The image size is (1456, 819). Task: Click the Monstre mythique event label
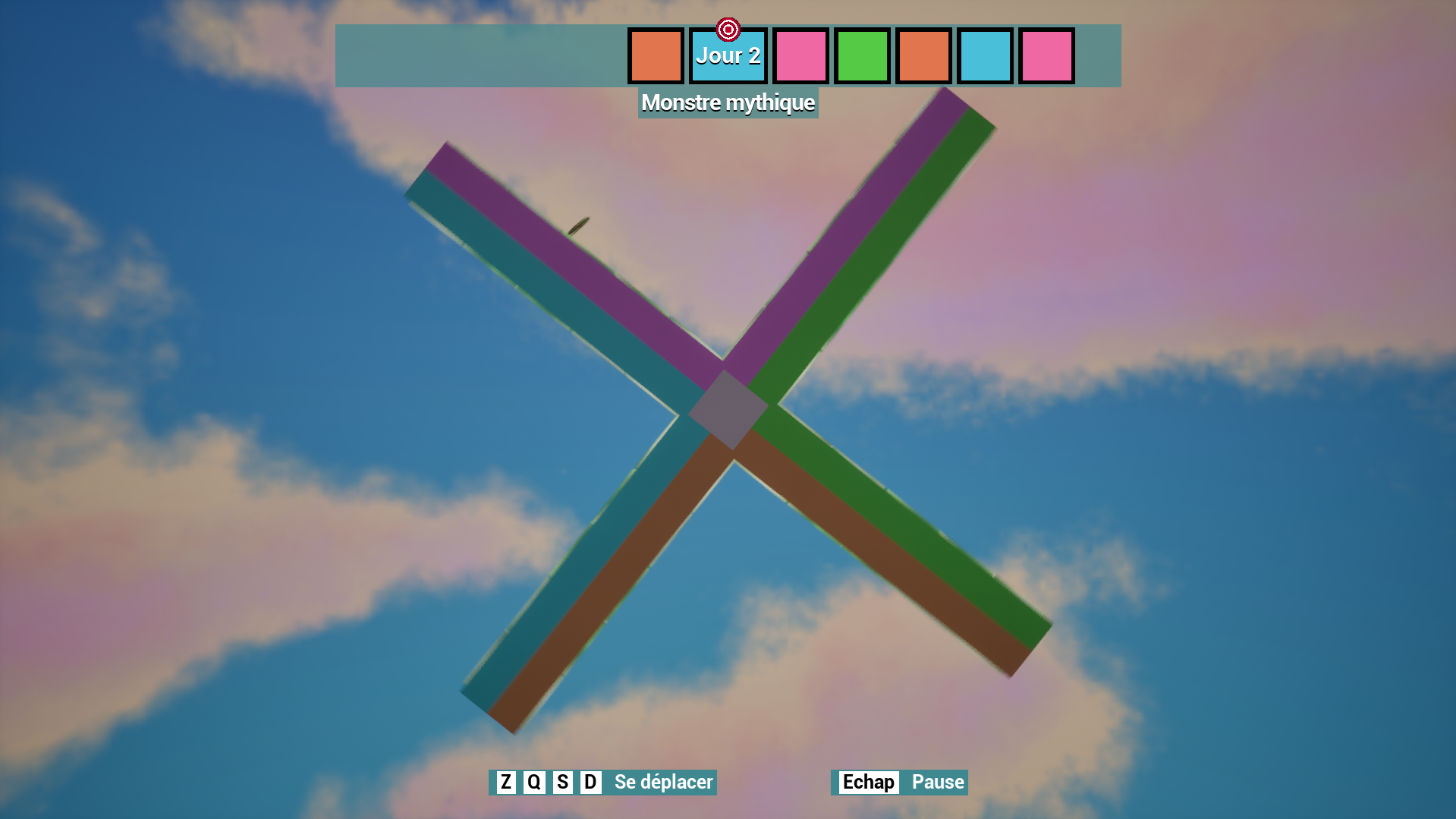[728, 102]
